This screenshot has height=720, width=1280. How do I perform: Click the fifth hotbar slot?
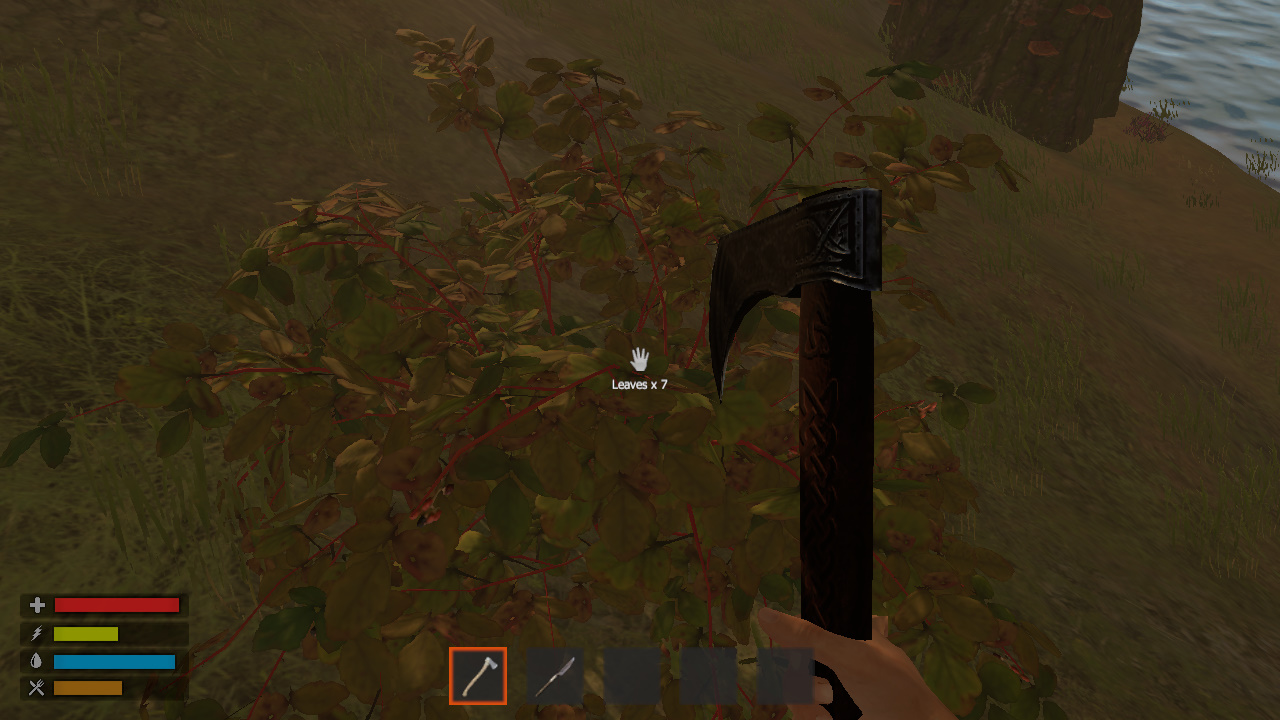[782, 675]
